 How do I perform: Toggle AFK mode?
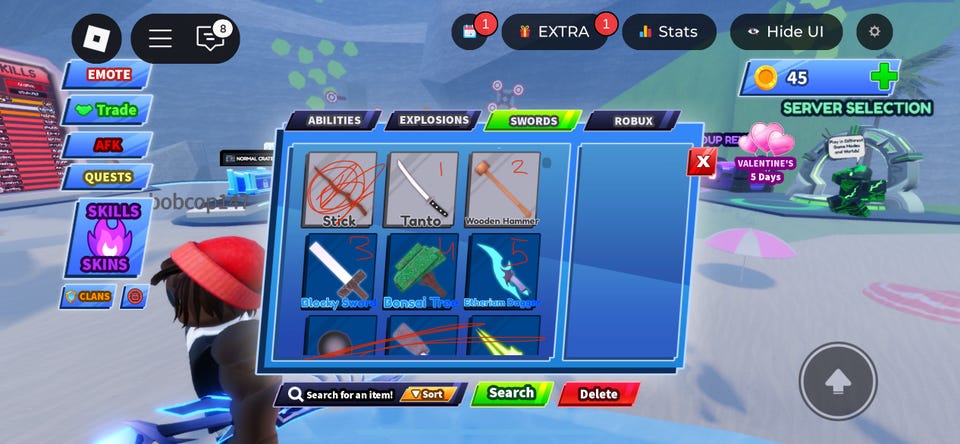tap(108, 145)
